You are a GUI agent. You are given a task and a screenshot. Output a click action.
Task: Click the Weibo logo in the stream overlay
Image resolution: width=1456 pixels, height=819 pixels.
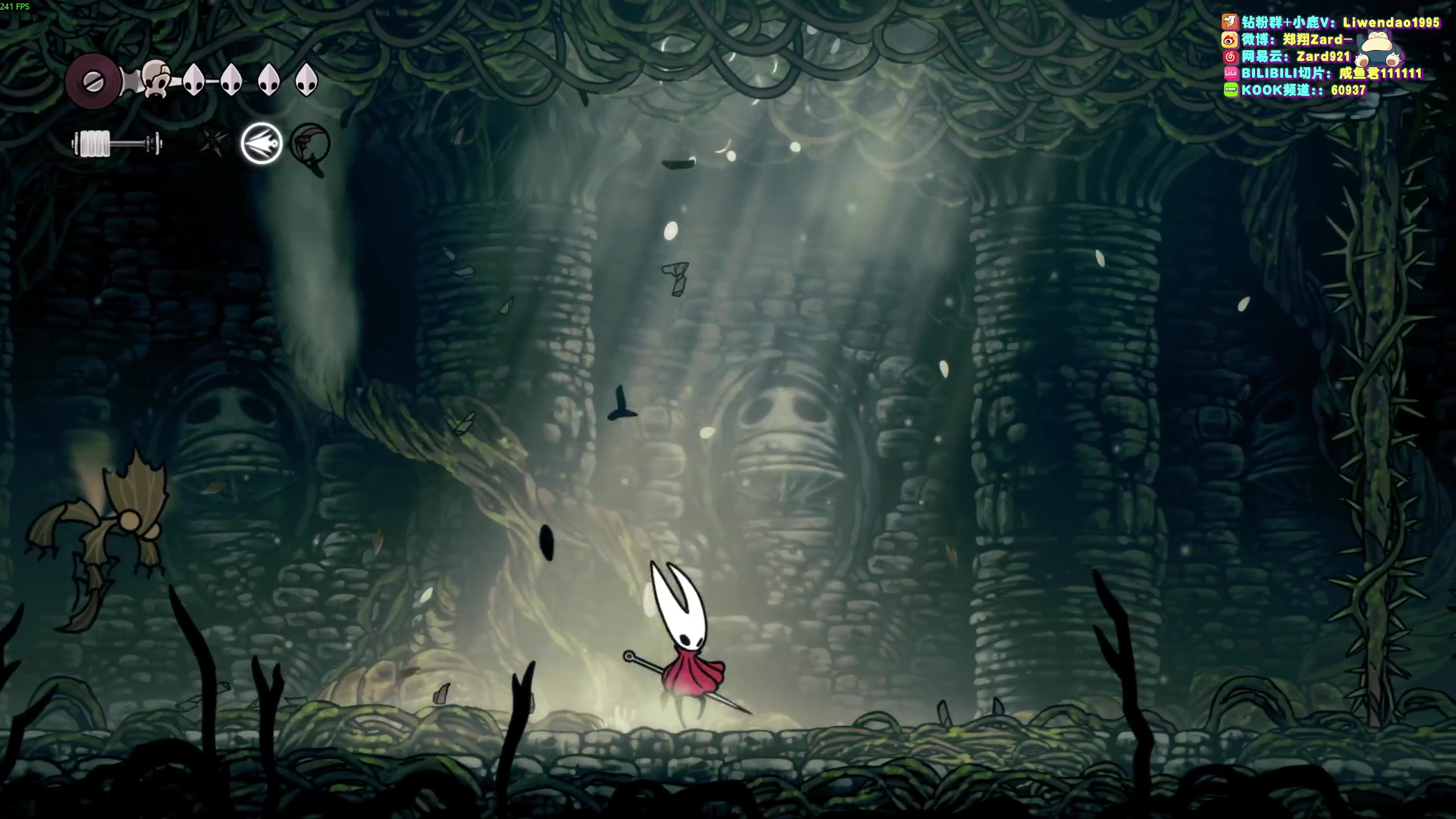(1230, 40)
